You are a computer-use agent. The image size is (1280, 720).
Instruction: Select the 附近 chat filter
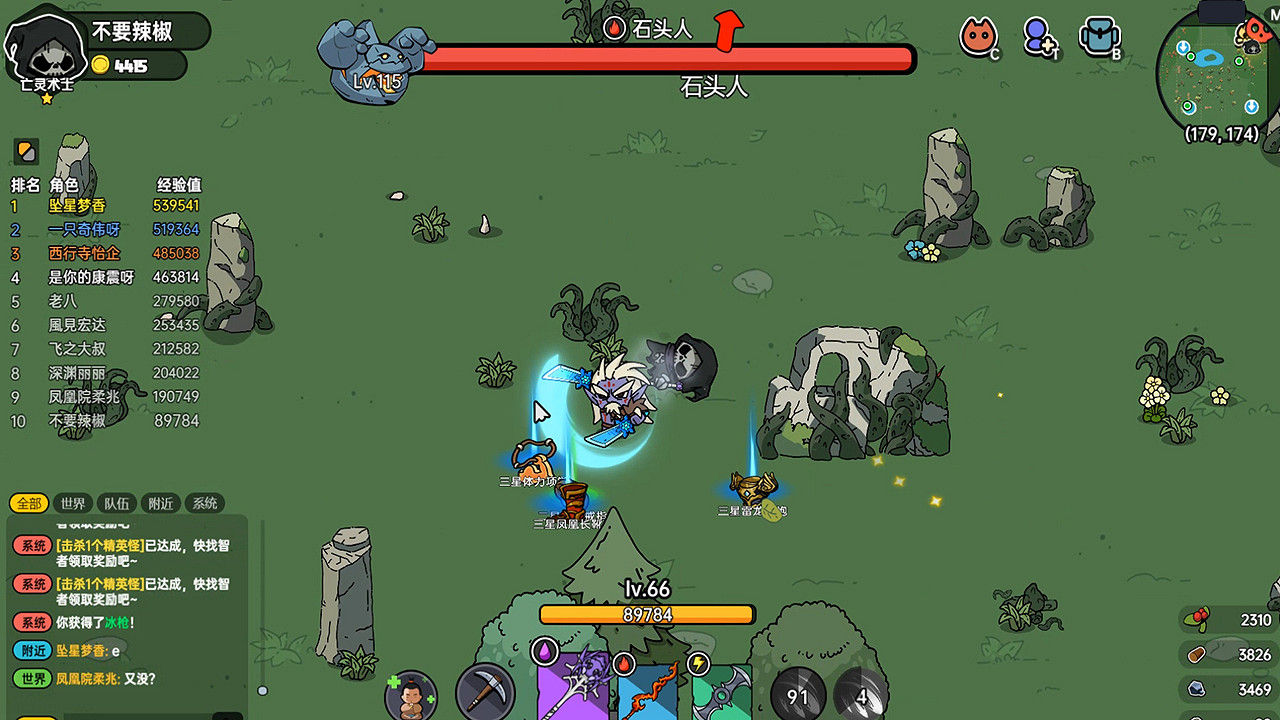(160, 503)
